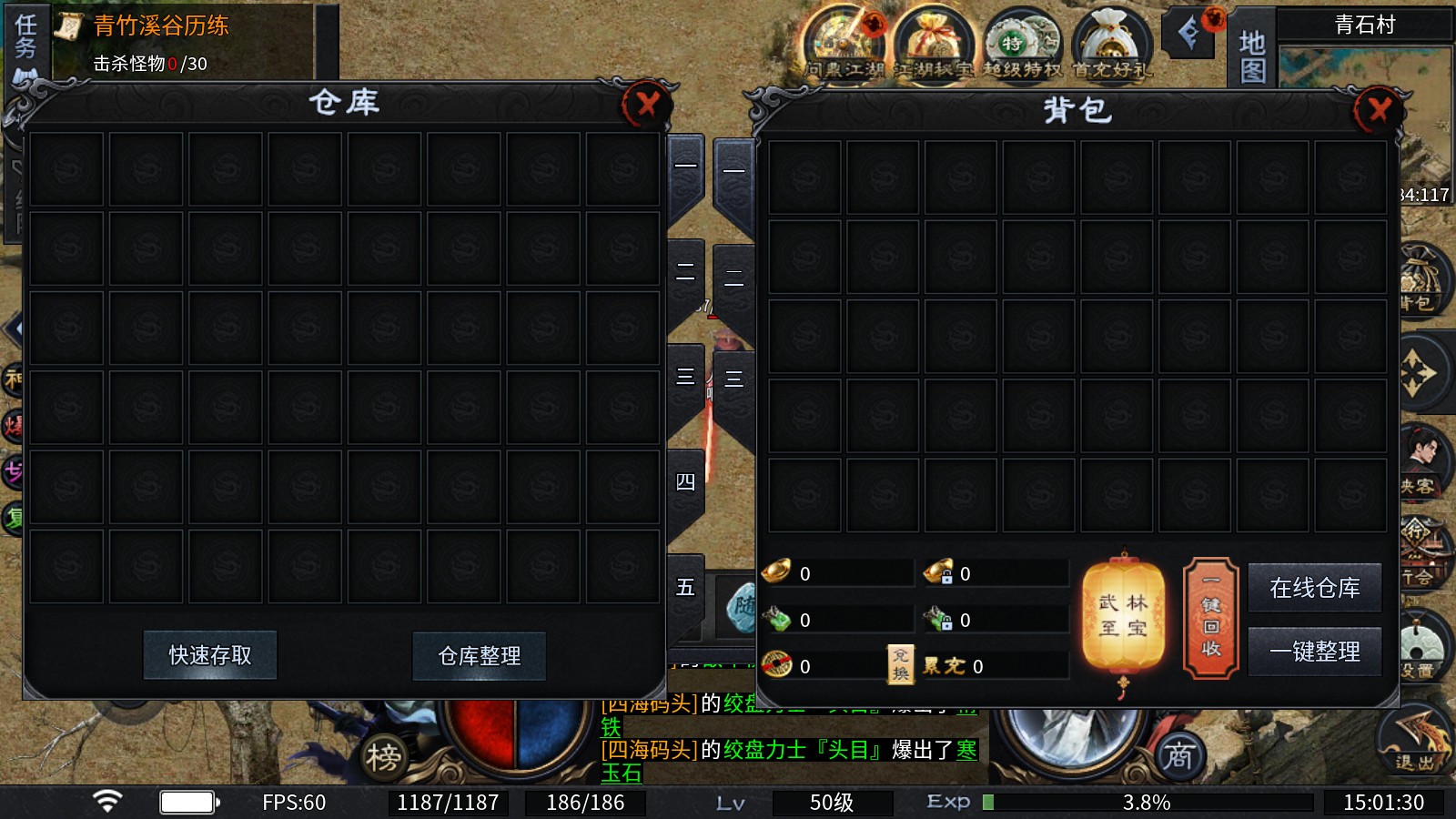Tidy the bag with 一键整理
This screenshot has height=819, width=1456.
point(1315,652)
